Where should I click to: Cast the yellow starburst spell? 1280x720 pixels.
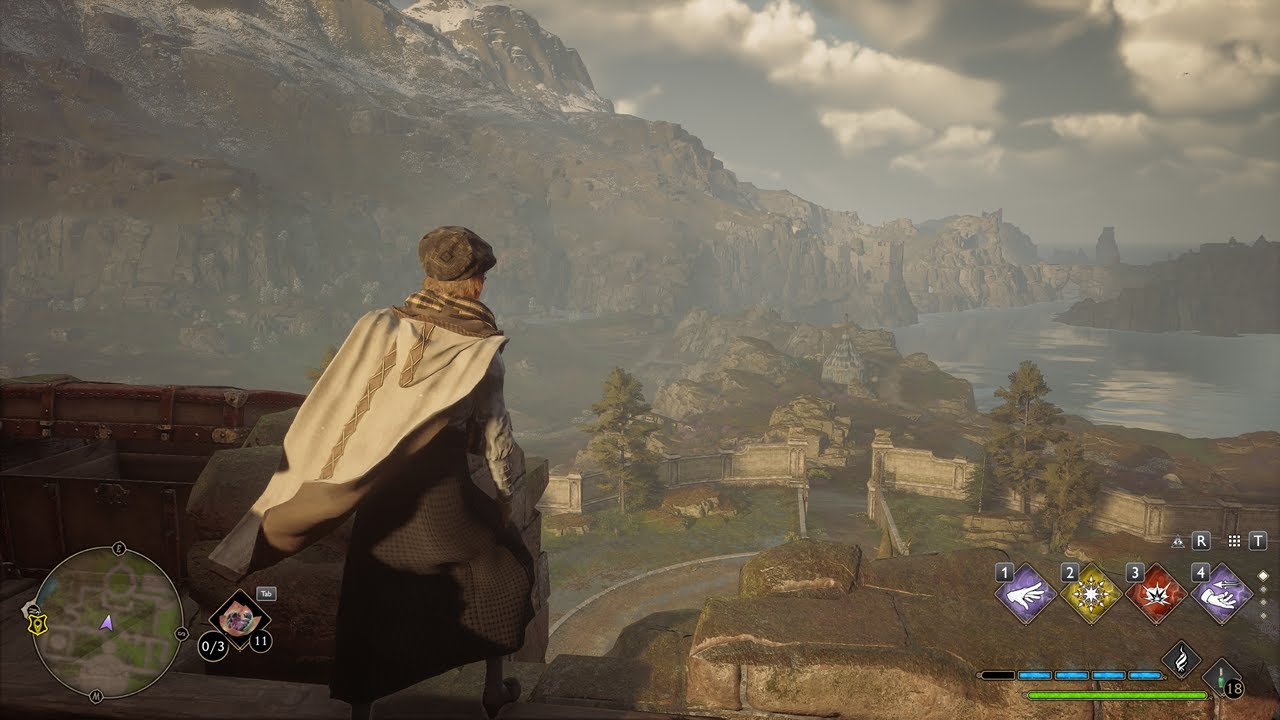click(x=1090, y=593)
